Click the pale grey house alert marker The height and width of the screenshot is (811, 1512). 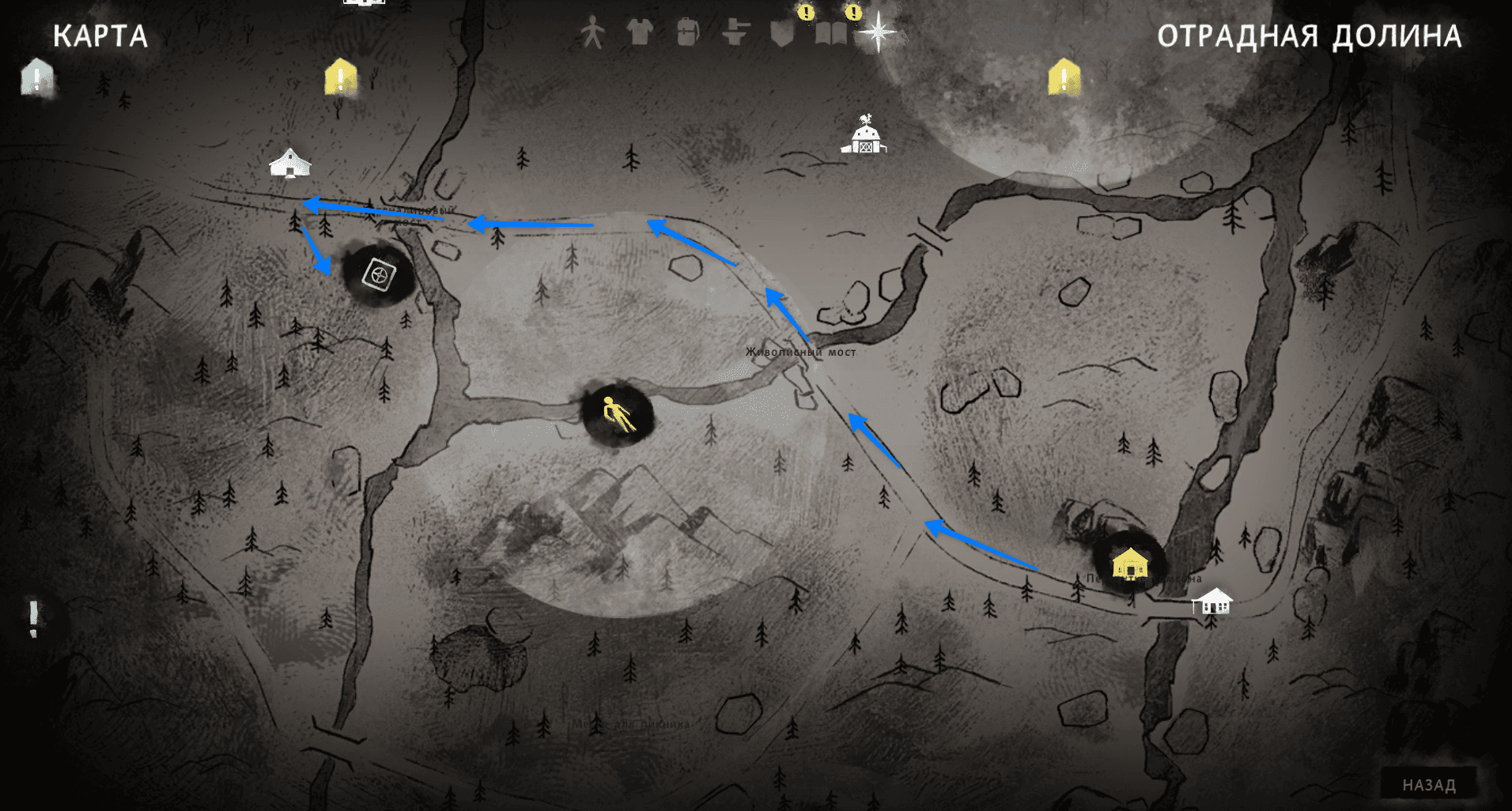(37, 77)
